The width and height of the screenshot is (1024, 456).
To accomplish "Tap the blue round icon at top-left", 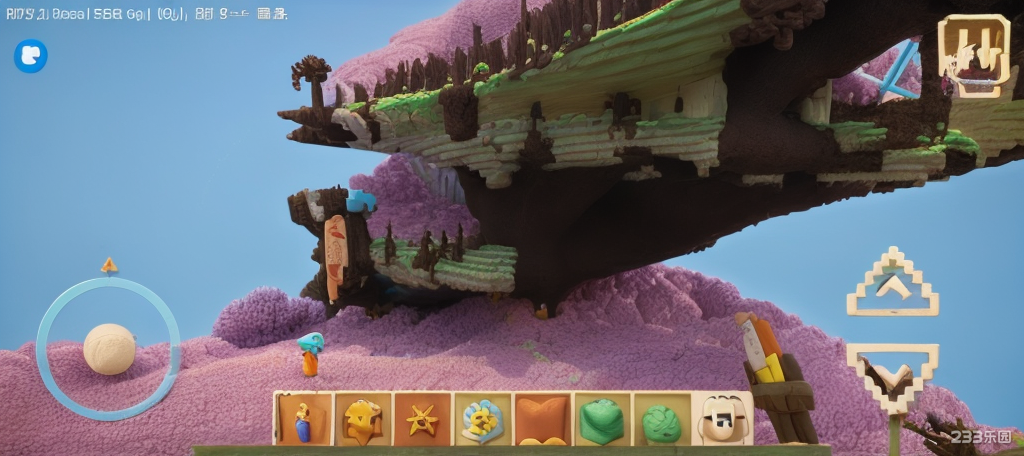I will tap(31, 56).
